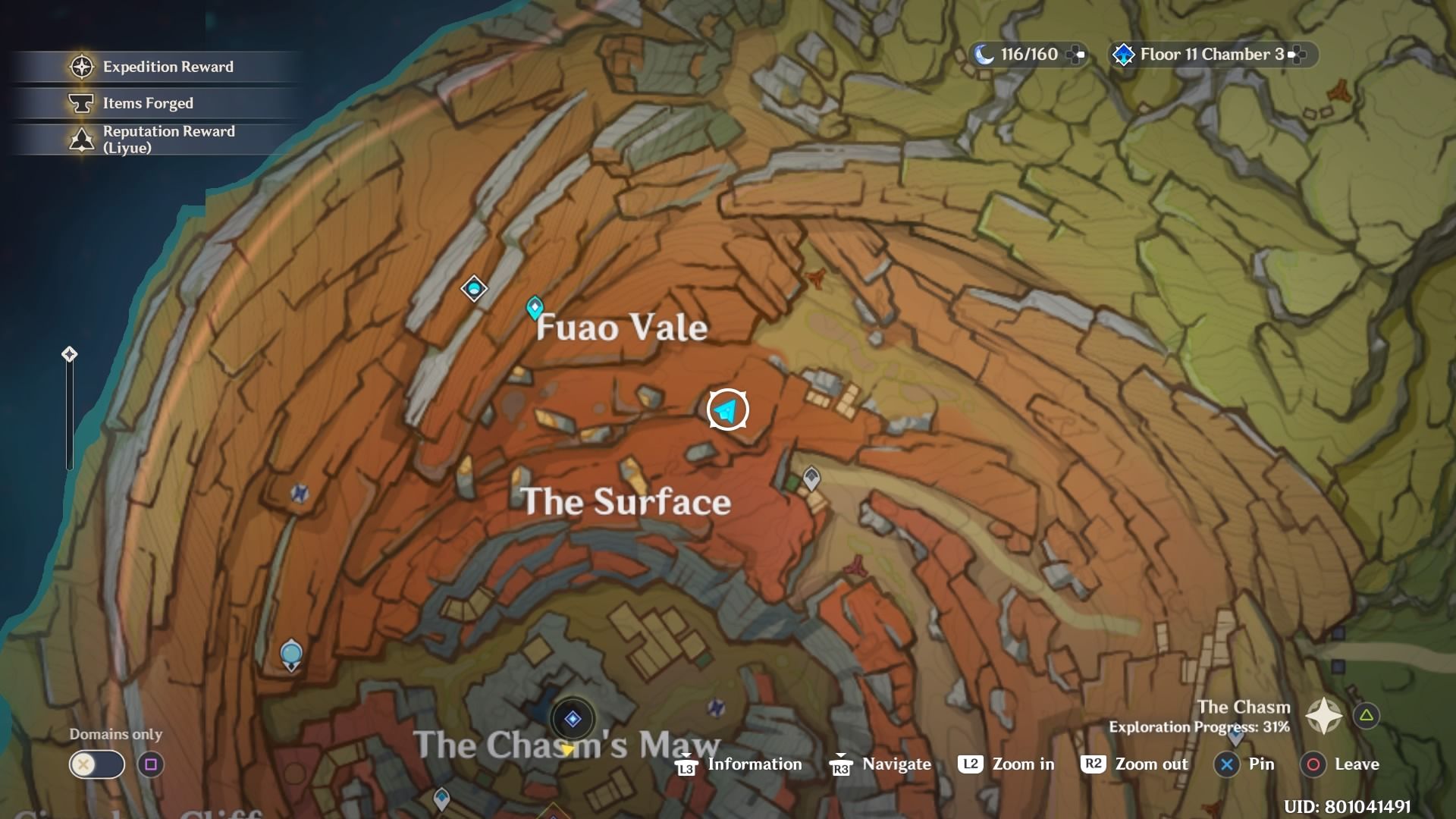Image resolution: width=1456 pixels, height=819 pixels.
Task: Click the droplet marker northwest of Fuao Vale
Action: point(473,289)
